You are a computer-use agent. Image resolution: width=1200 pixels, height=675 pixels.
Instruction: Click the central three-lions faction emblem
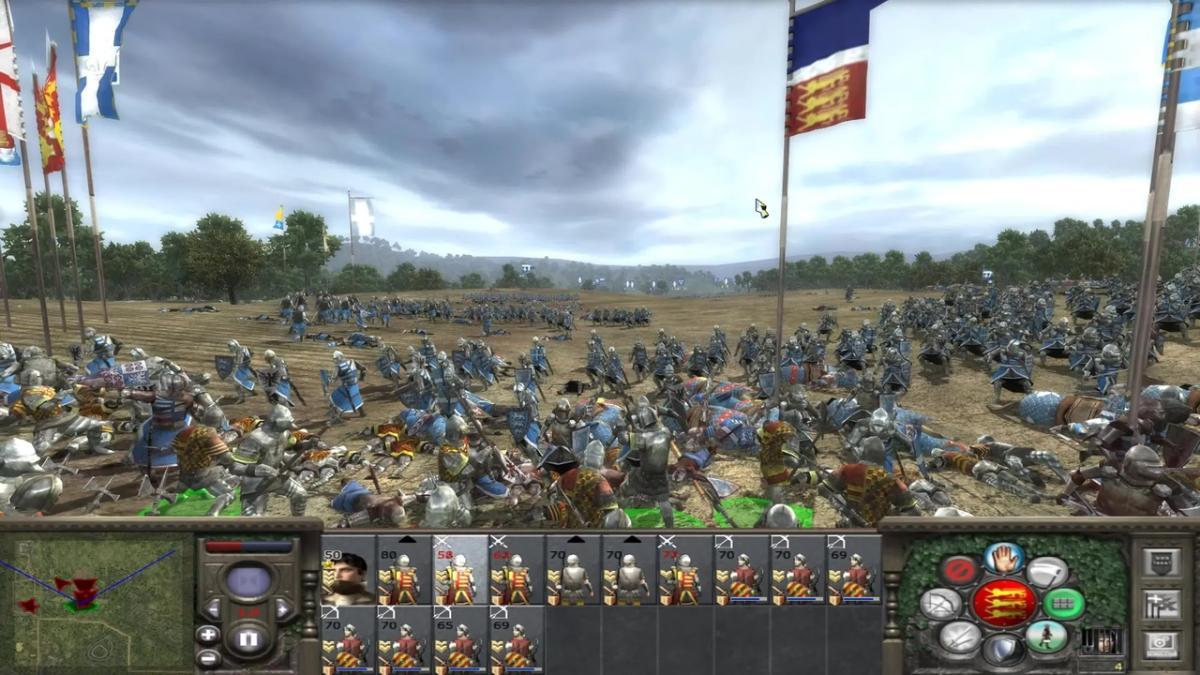click(x=1004, y=604)
